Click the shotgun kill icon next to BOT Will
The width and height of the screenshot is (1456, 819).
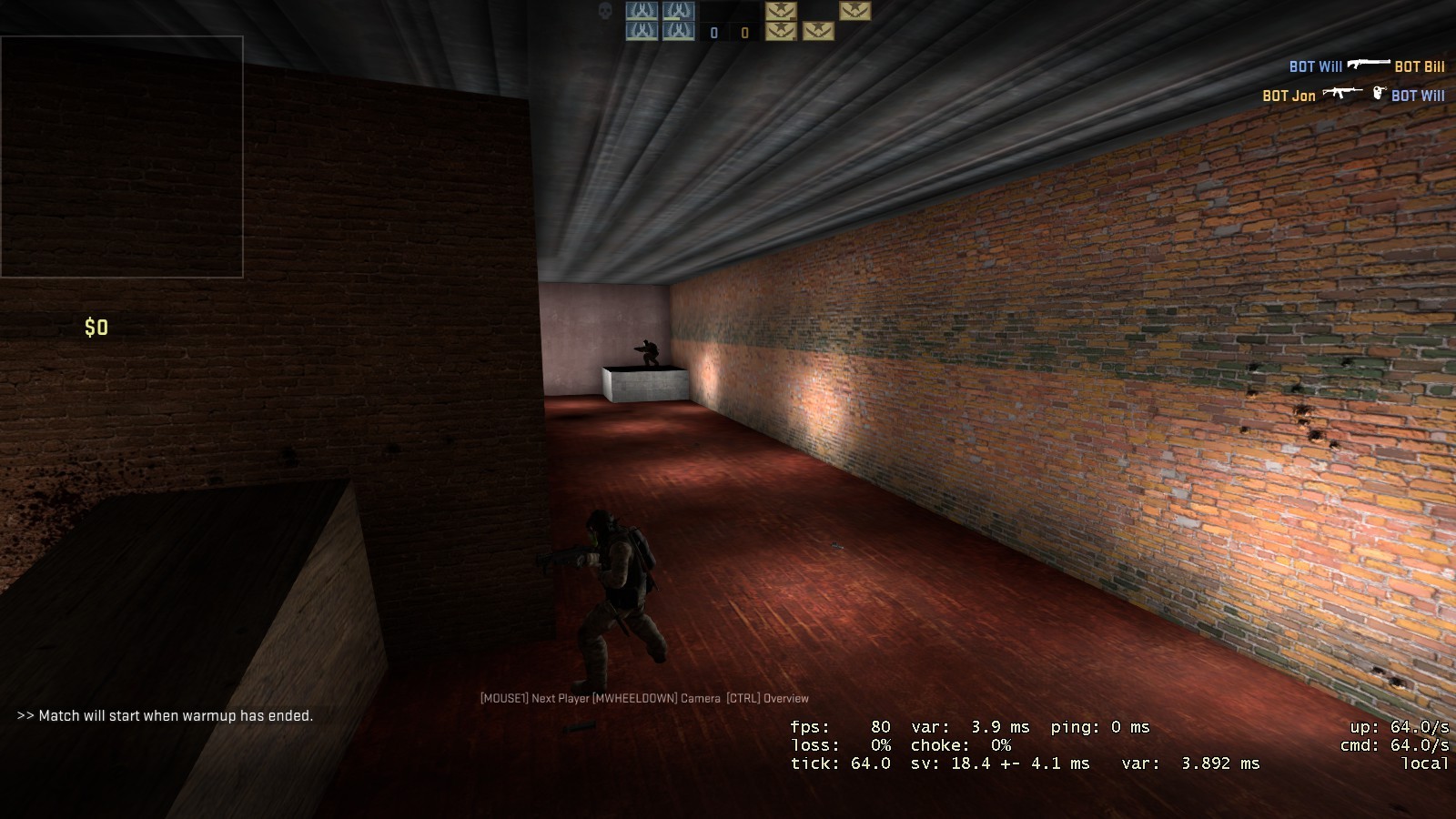click(1369, 65)
